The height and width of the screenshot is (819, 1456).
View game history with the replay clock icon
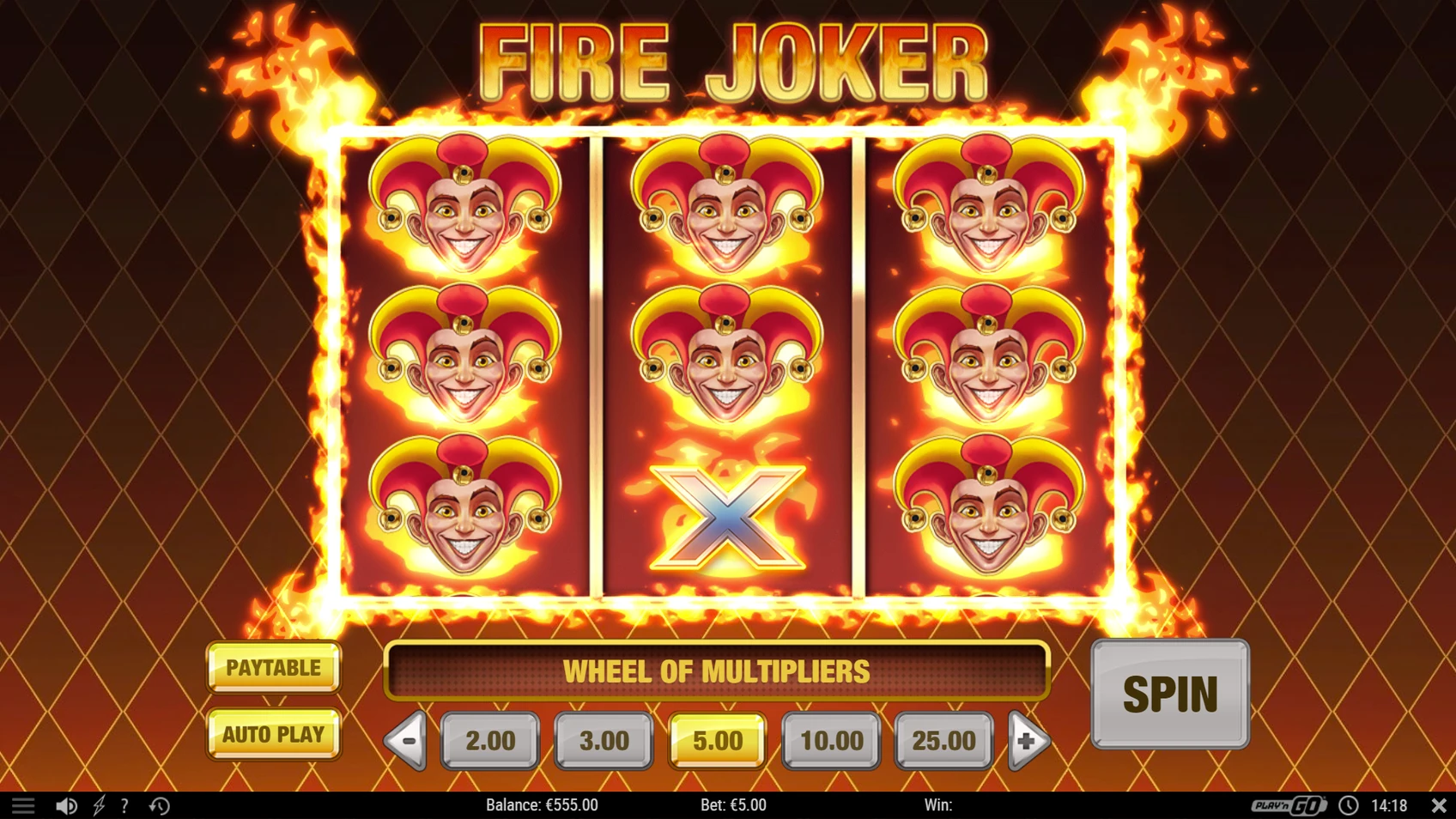point(159,805)
